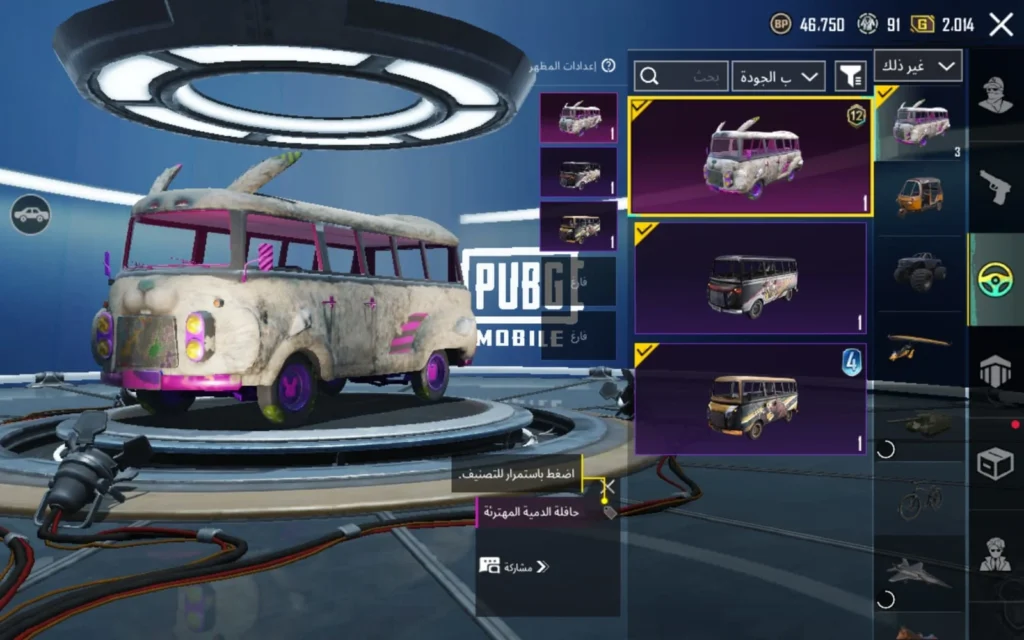The height and width of the screenshot is (640, 1024).
Task: Select the monster truck vehicle type
Action: pyautogui.click(x=920, y=271)
